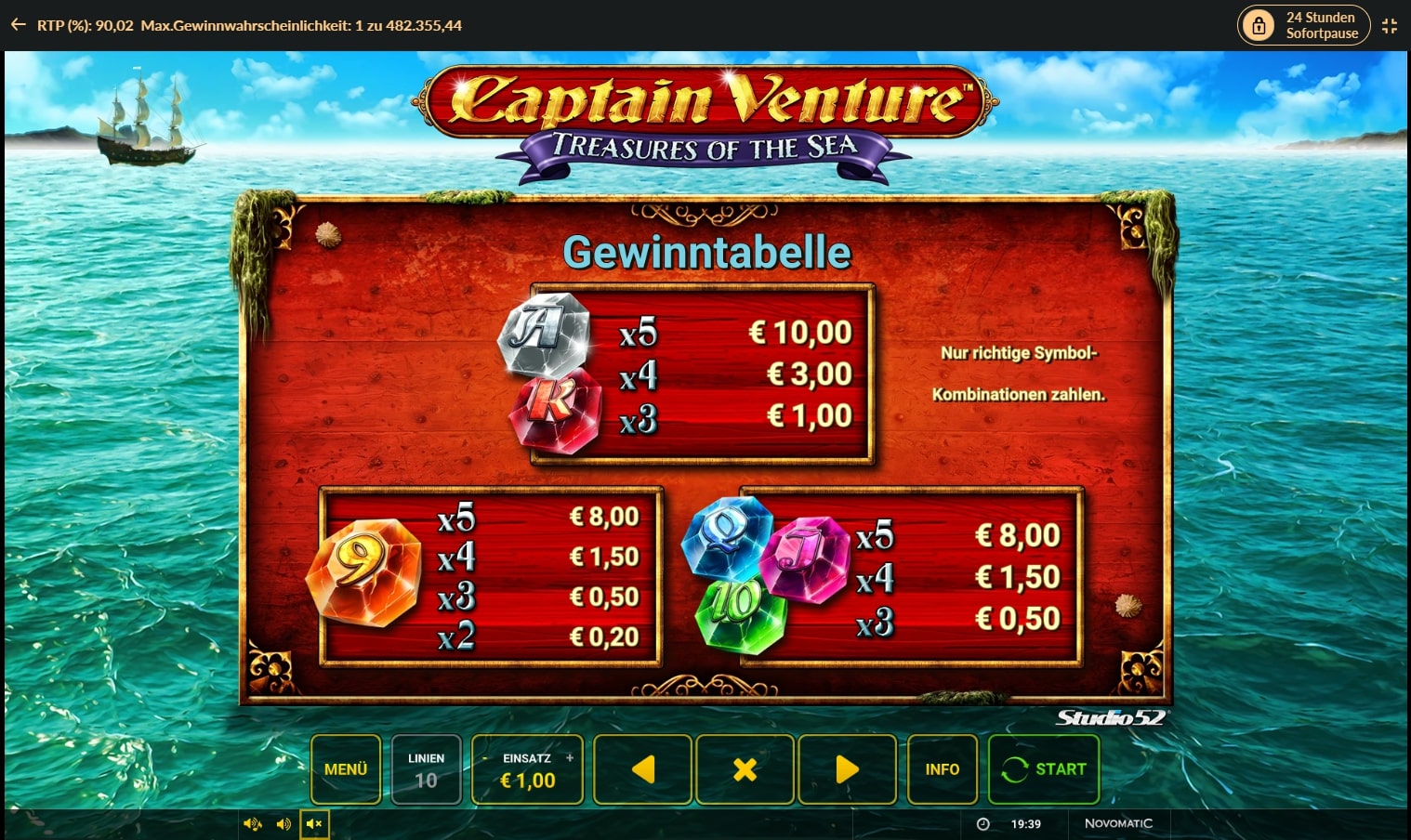Click the Novomatic logo in the bottom bar
Image resolution: width=1411 pixels, height=840 pixels.
click(1118, 823)
